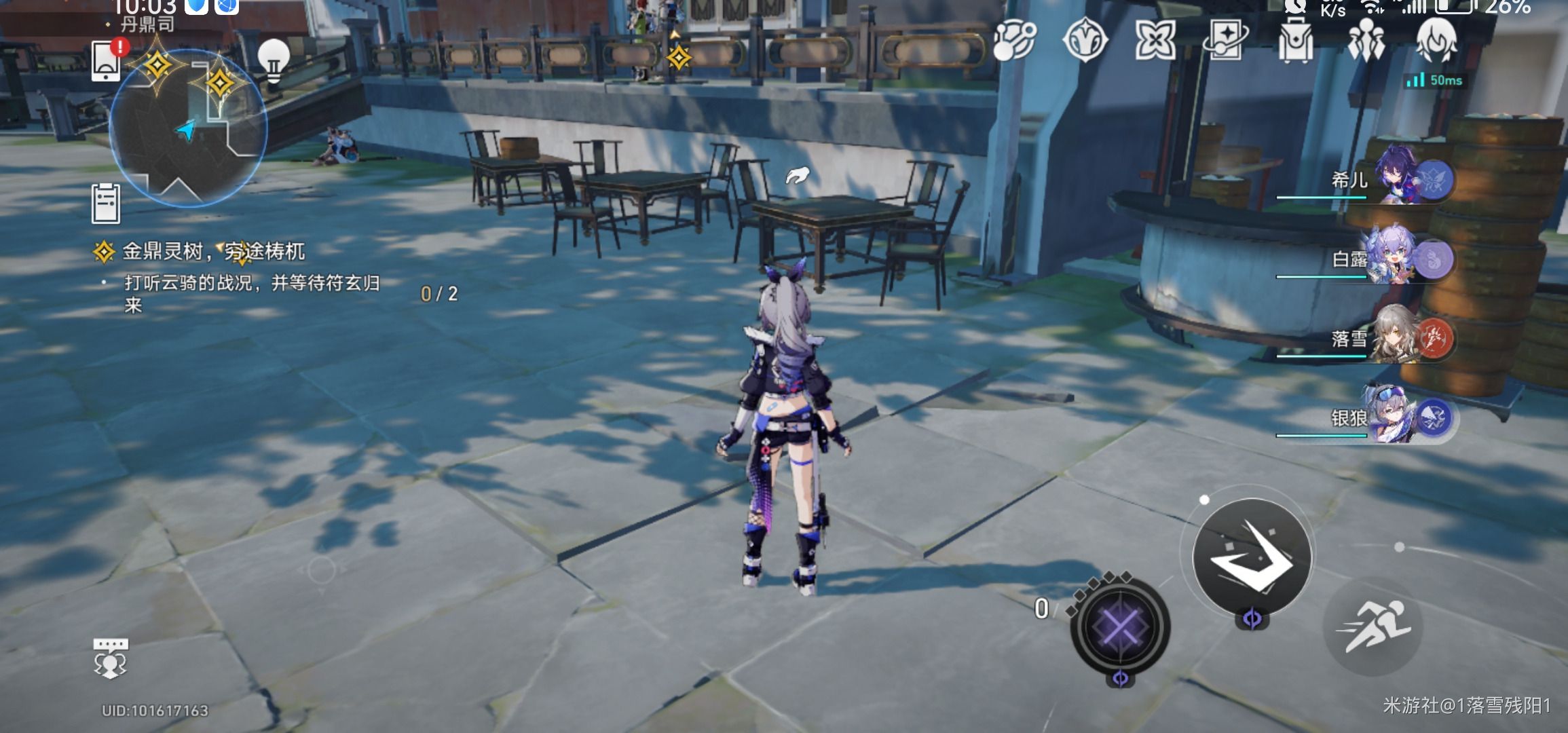Open the team lineup icon

click(x=1366, y=40)
